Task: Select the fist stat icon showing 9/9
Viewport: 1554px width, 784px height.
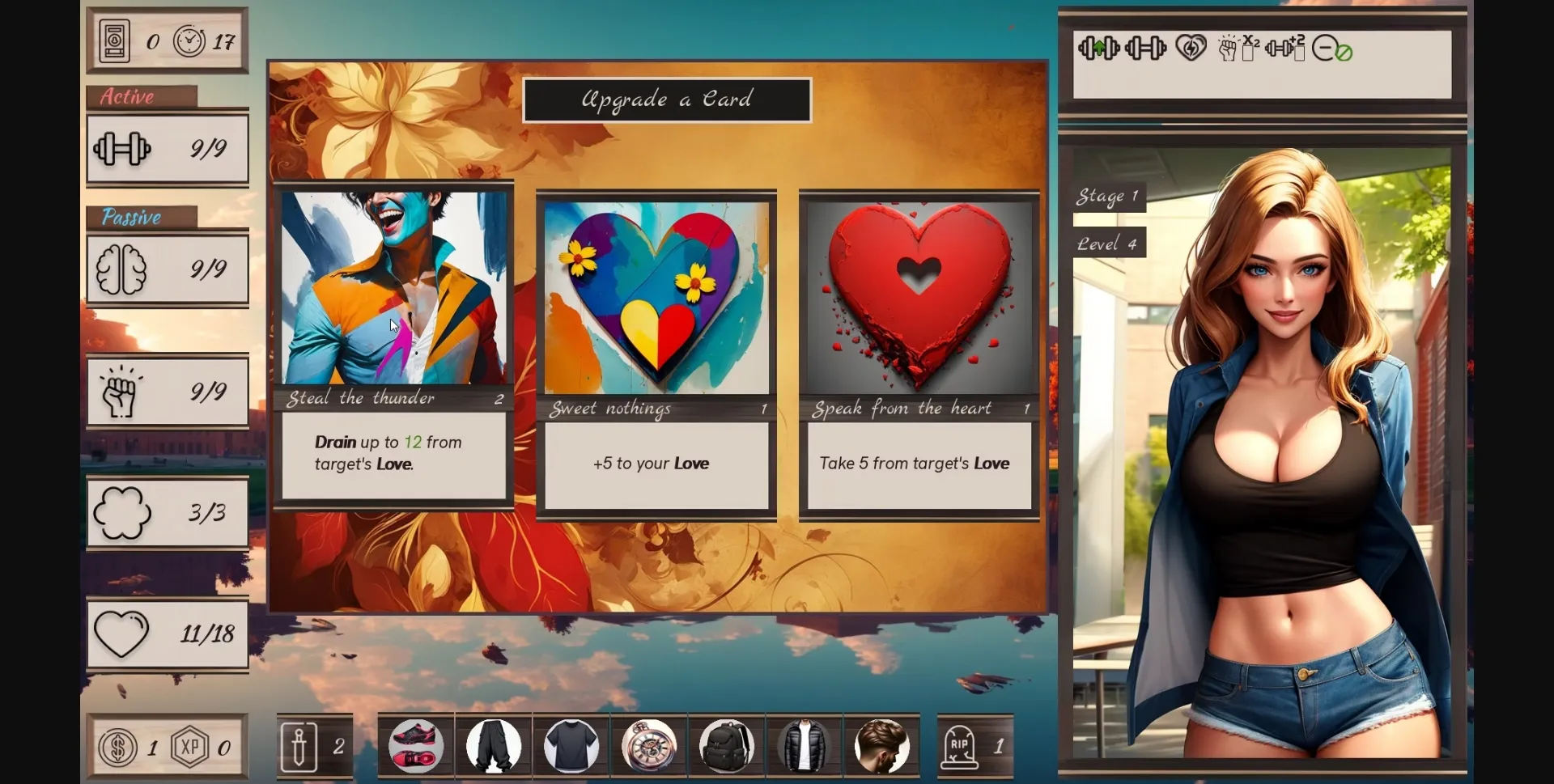Action: (x=121, y=391)
